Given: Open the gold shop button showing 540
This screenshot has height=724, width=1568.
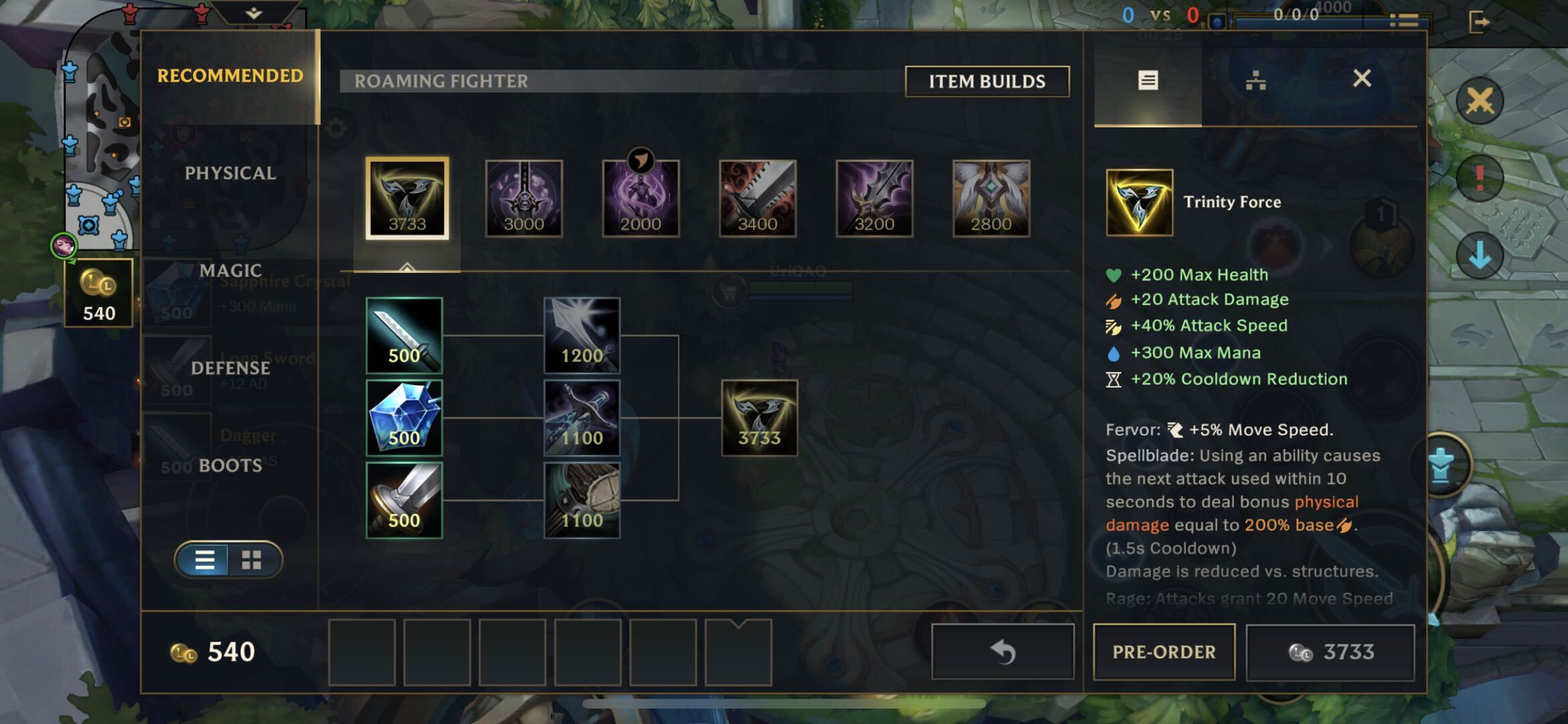Looking at the screenshot, I should tap(99, 293).
